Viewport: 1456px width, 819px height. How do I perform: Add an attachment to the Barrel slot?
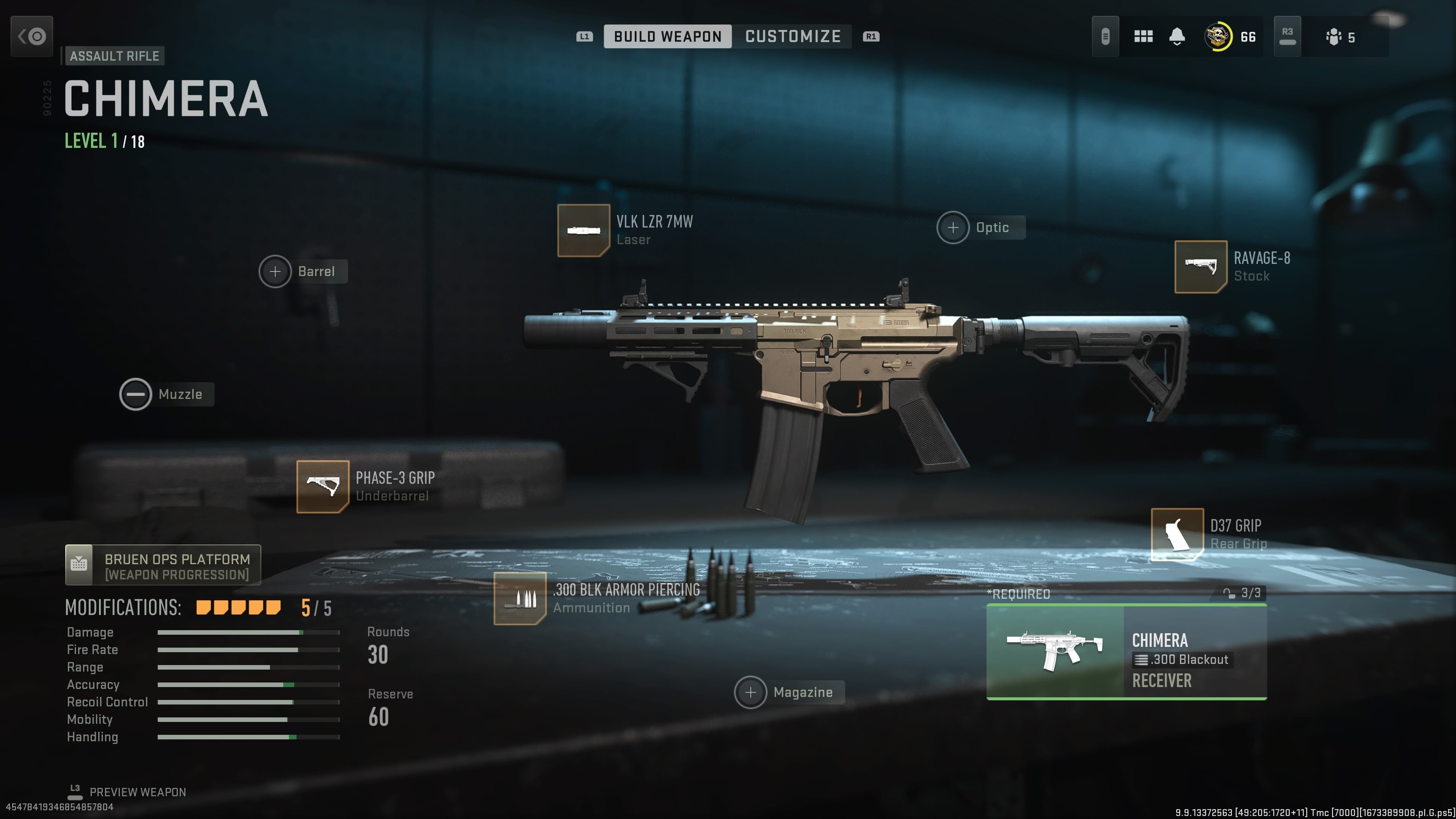(276, 271)
